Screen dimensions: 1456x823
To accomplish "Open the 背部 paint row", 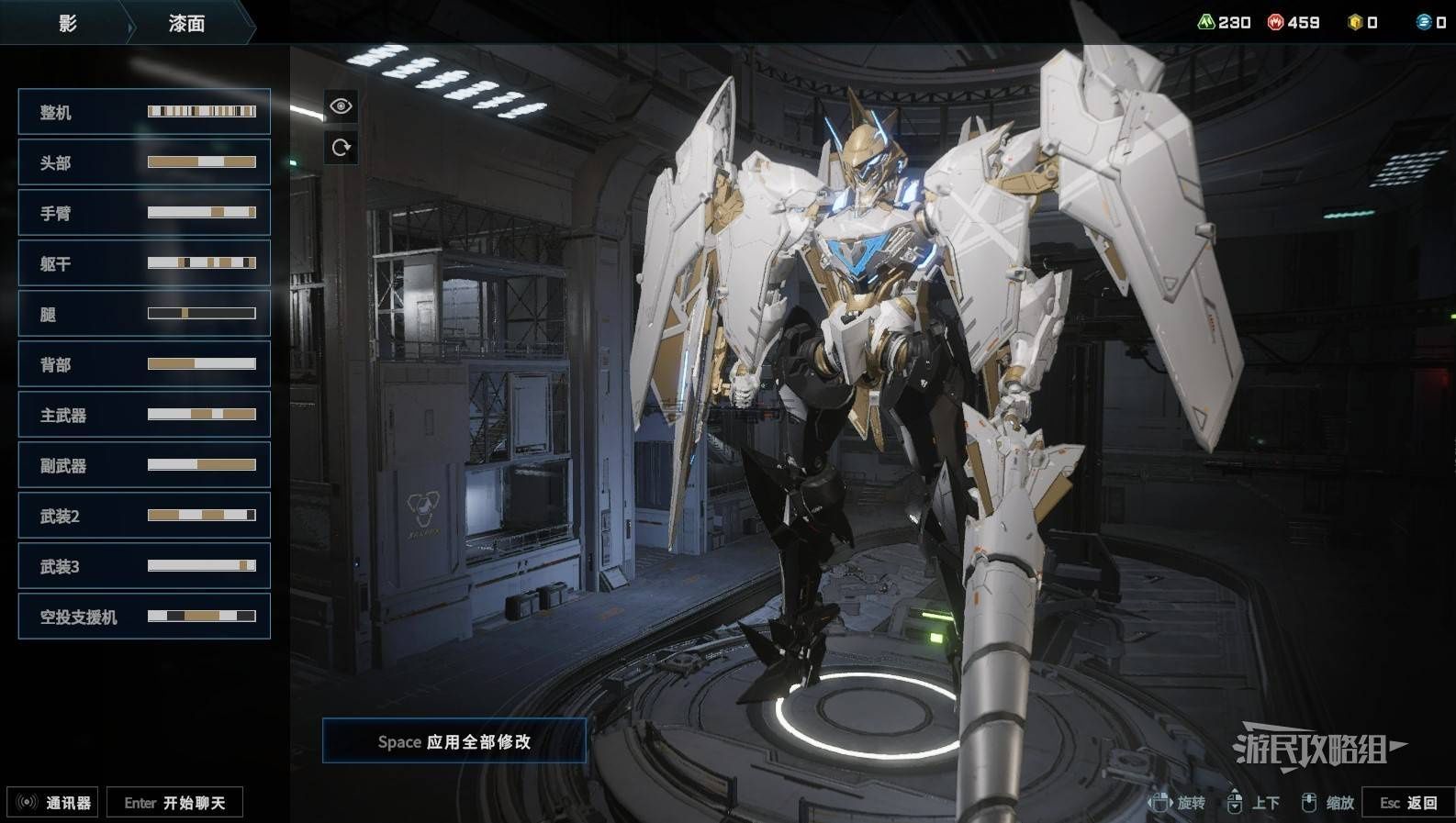I will point(144,364).
